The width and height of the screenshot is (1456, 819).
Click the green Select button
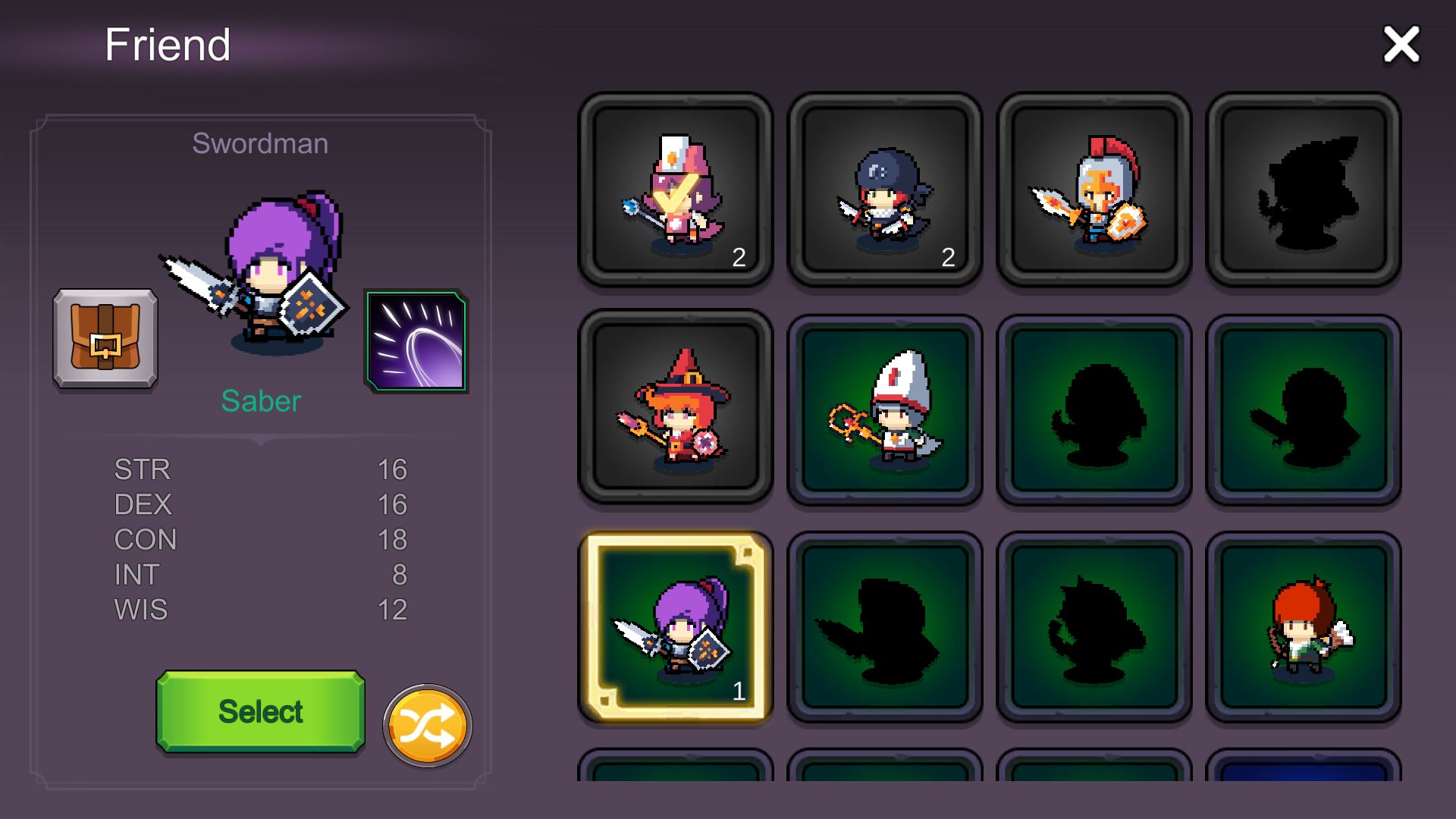tap(260, 711)
